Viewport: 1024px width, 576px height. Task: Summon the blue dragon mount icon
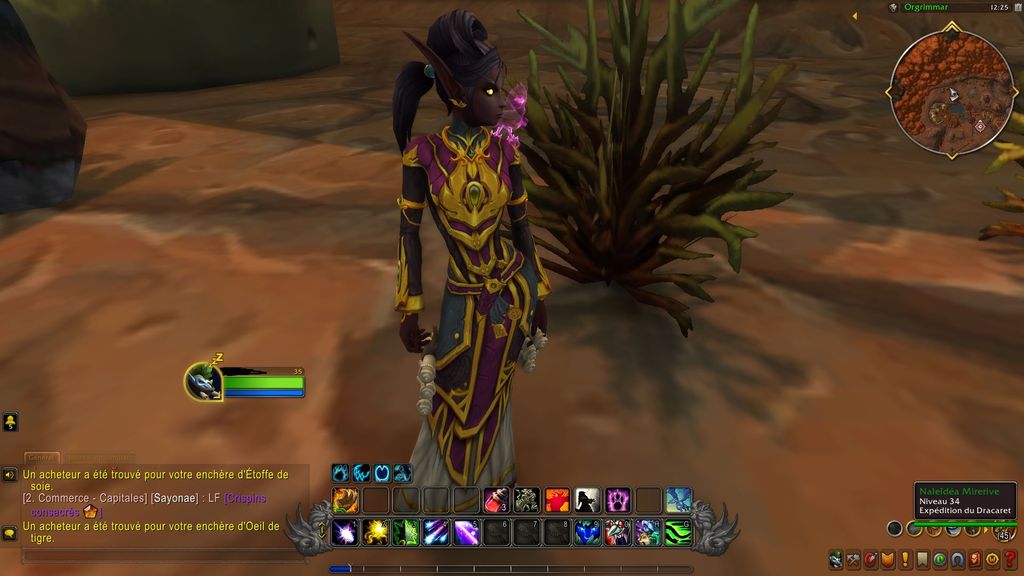pyautogui.click(x=678, y=500)
